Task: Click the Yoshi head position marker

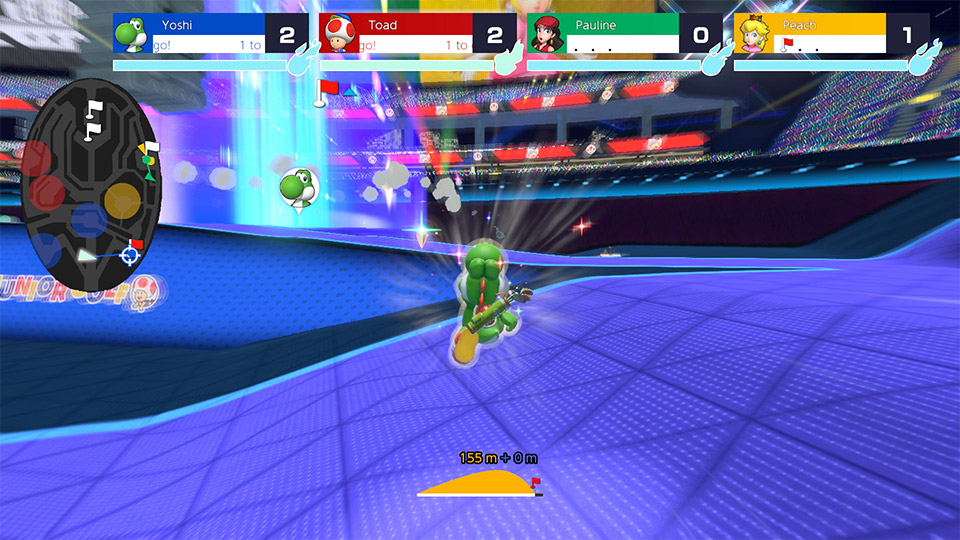Action: tap(297, 187)
